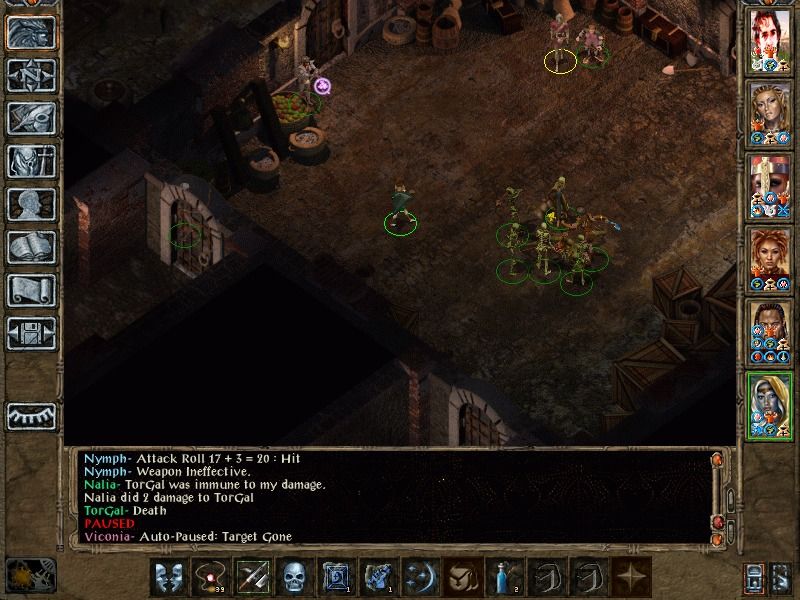
Task: Toggle the clock pause button
Action: point(30,575)
